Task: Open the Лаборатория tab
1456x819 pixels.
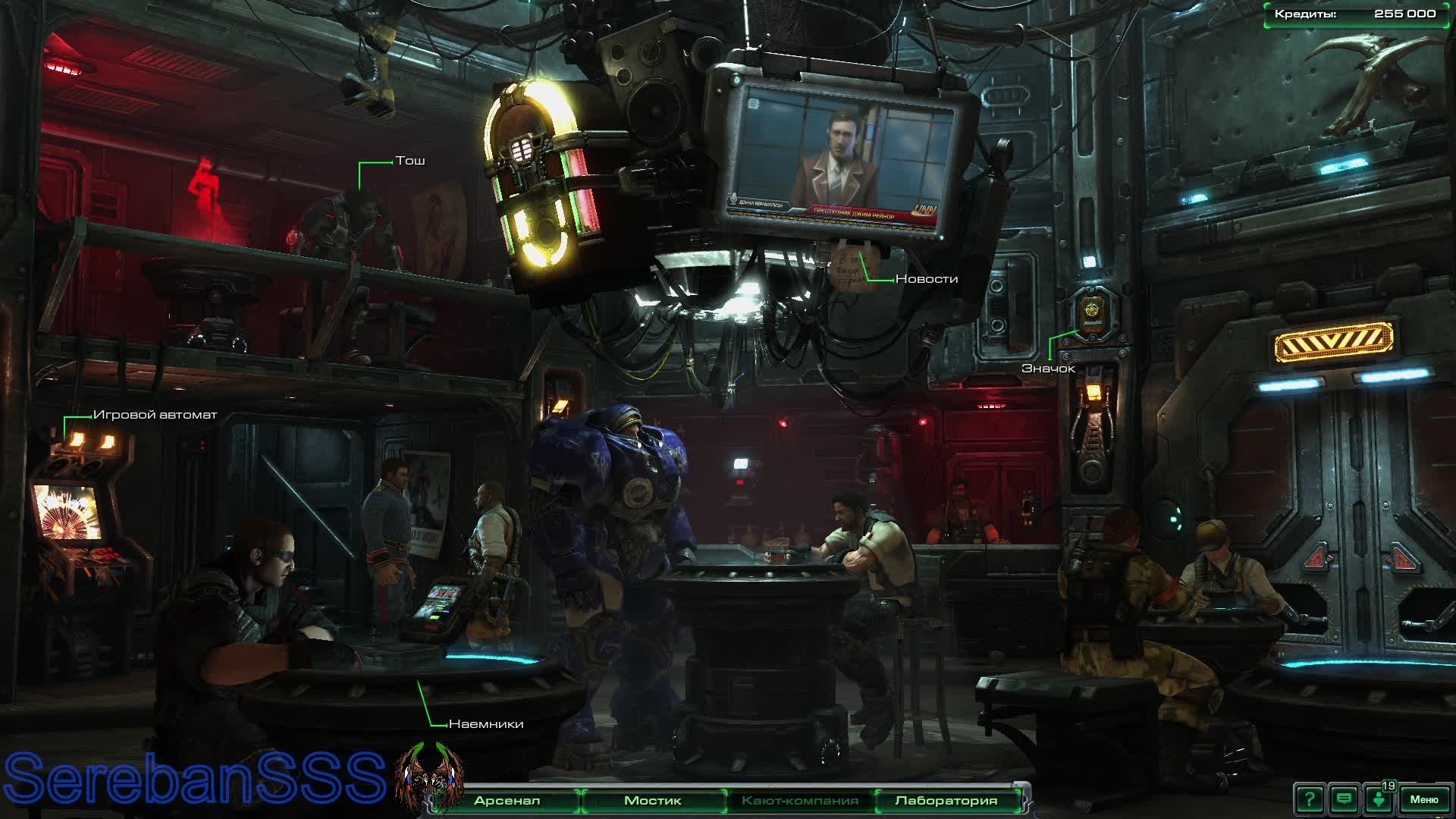Action: point(946,801)
